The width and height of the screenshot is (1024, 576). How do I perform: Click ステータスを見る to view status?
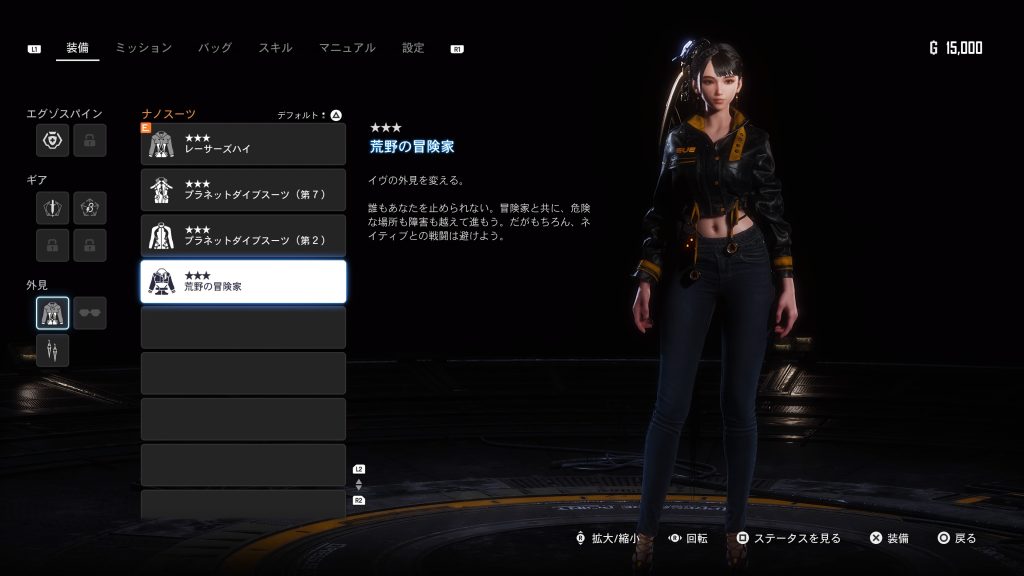tap(789, 538)
